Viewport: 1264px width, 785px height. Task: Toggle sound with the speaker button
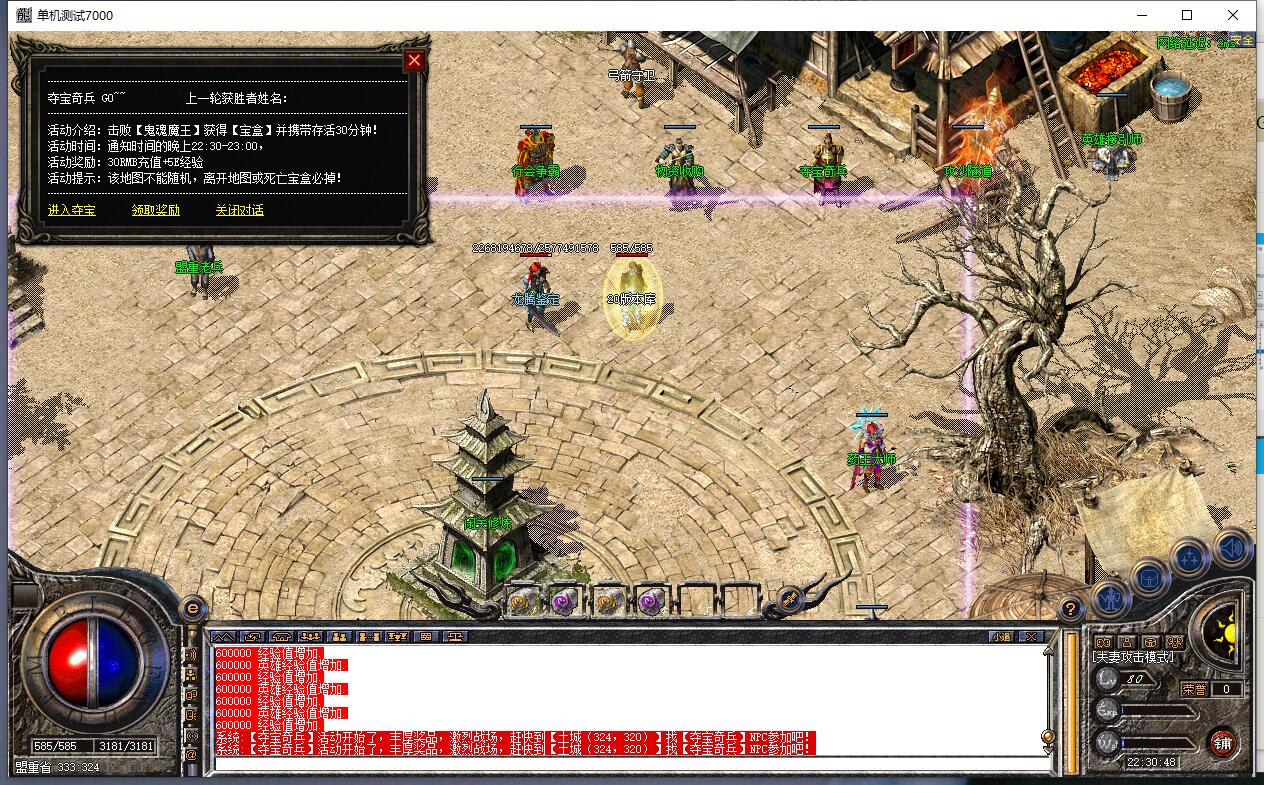[x=1234, y=546]
